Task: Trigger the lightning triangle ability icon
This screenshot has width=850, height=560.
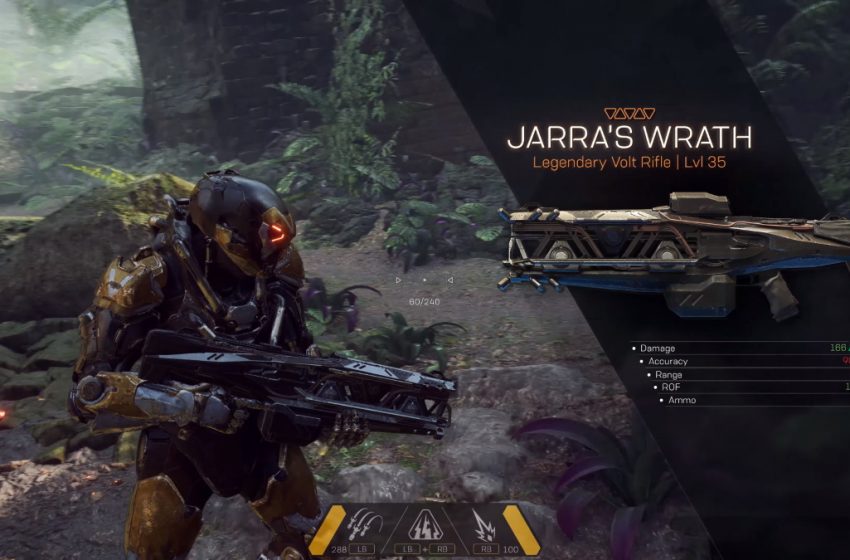Action: pos(423,523)
